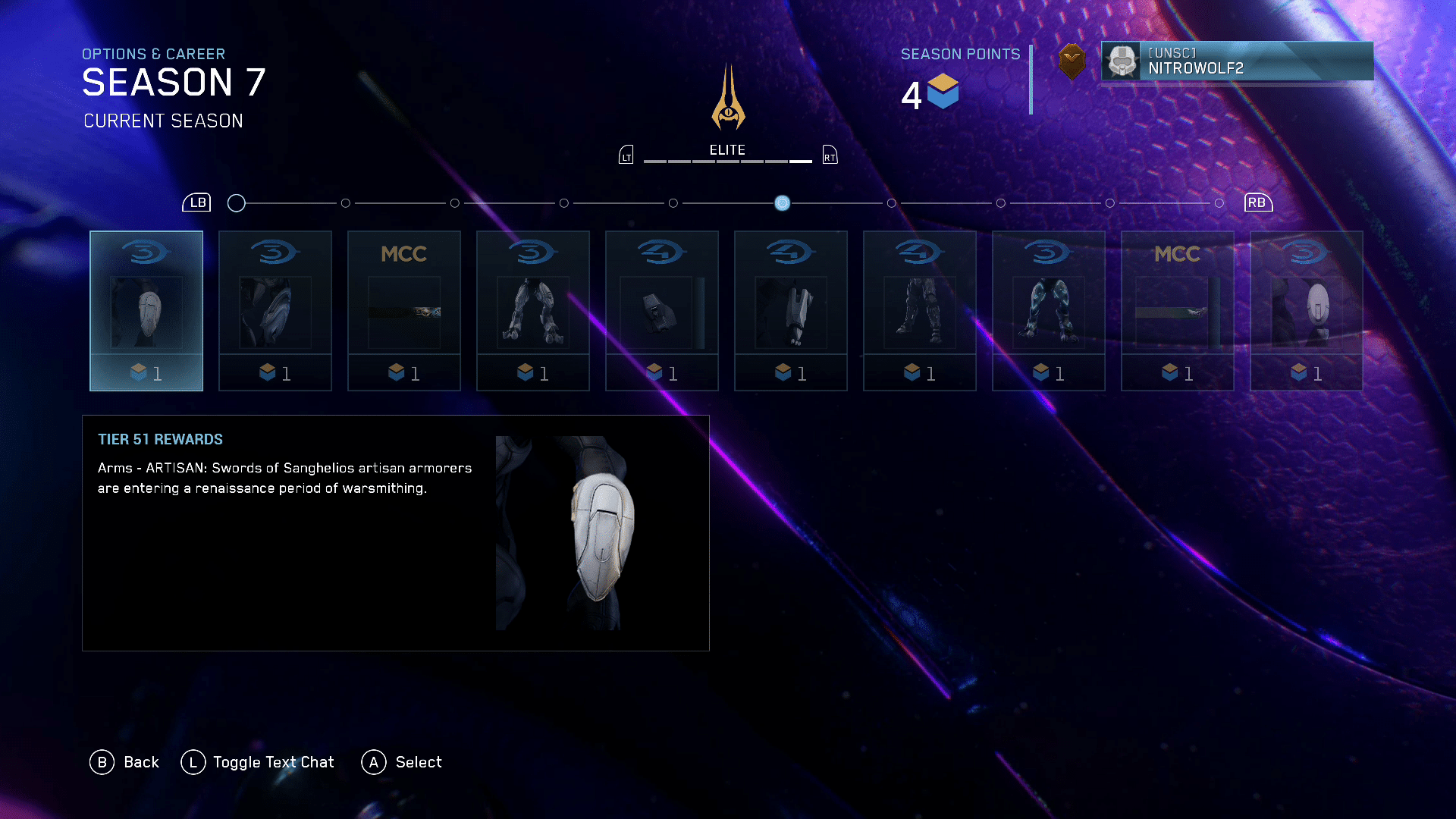
Task: Select the highlighted Tier 51 ARTISAN arms reward
Action: pos(146,310)
